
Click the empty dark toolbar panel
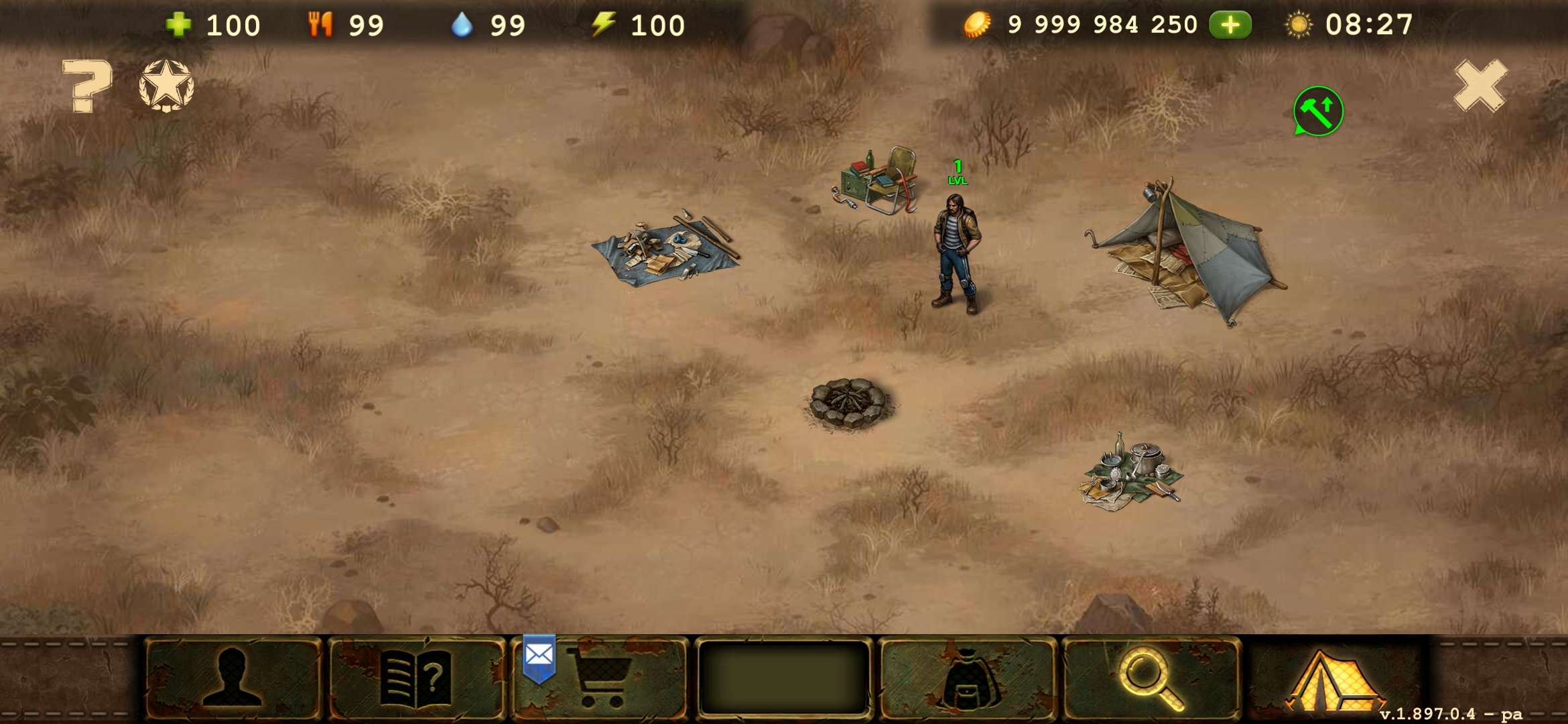click(x=783, y=678)
